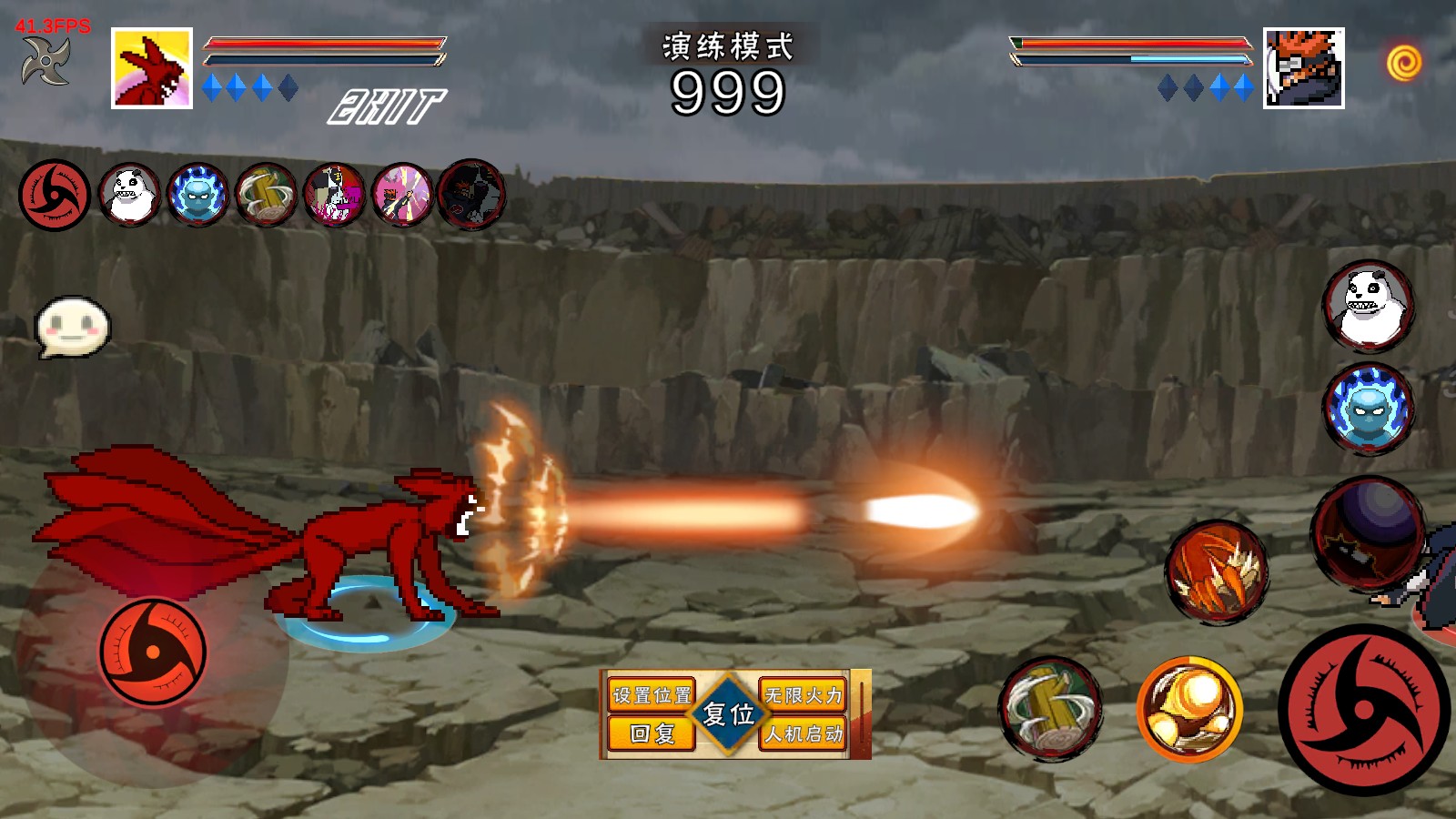
Task: Open the chat bubble emoji face
Action: click(73, 326)
